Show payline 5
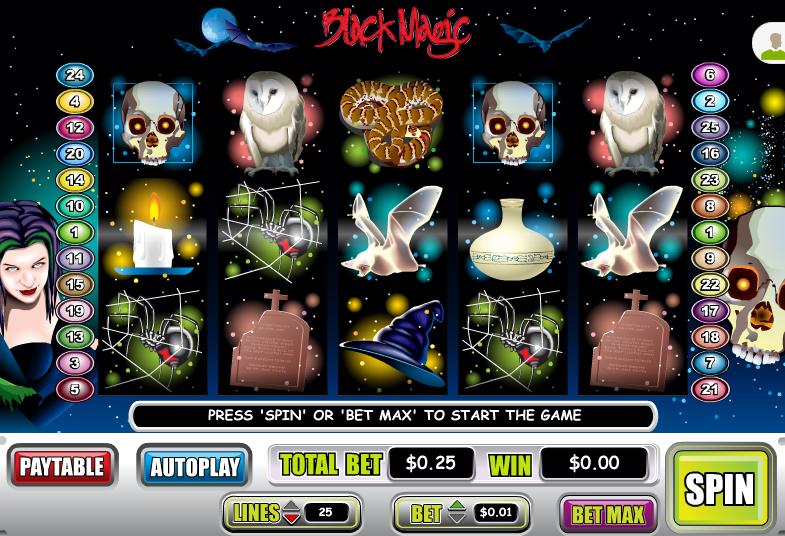Image resolution: width=785 pixels, height=536 pixels. click(75, 389)
